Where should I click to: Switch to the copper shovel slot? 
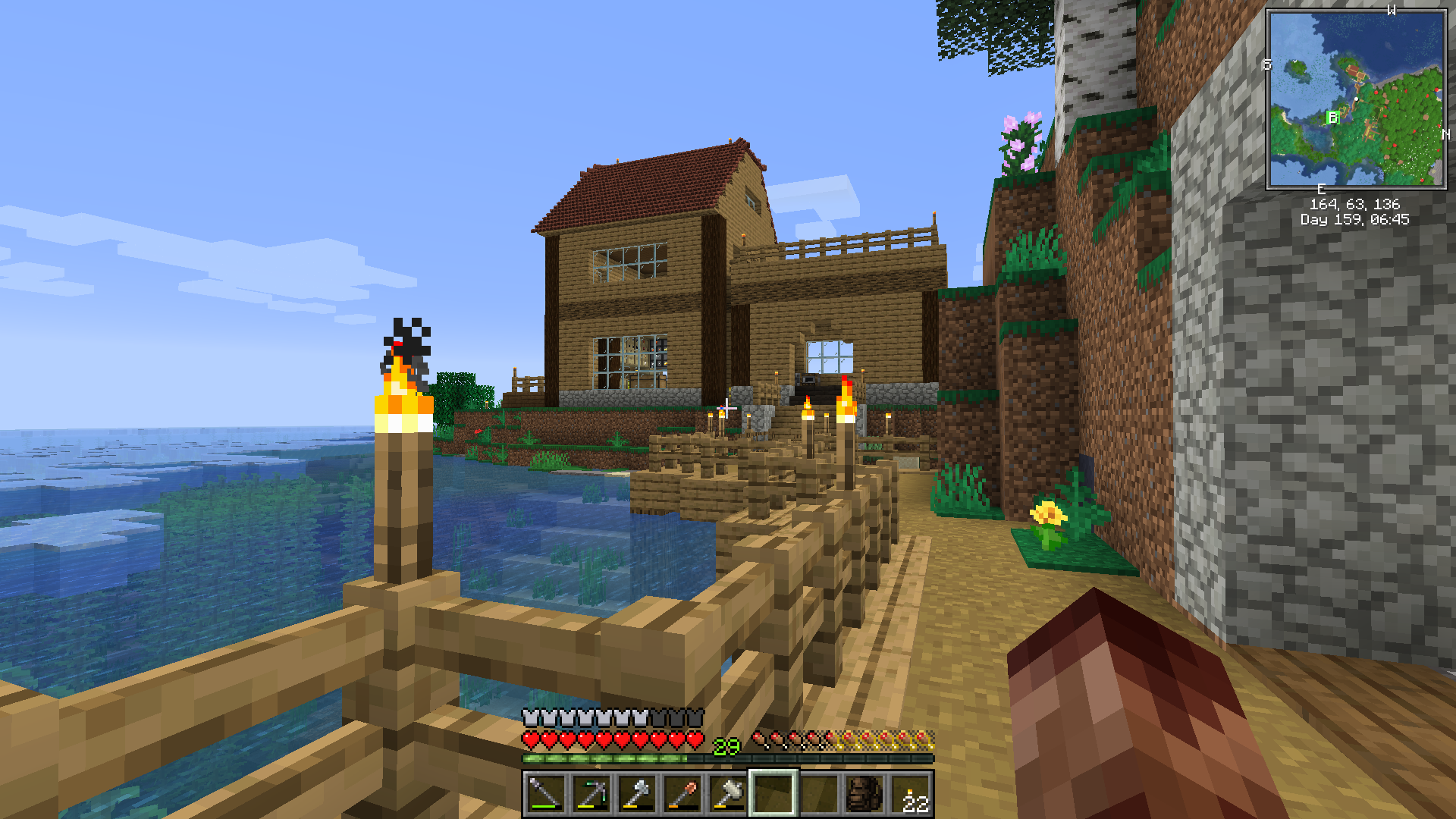click(x=682, y=794)
